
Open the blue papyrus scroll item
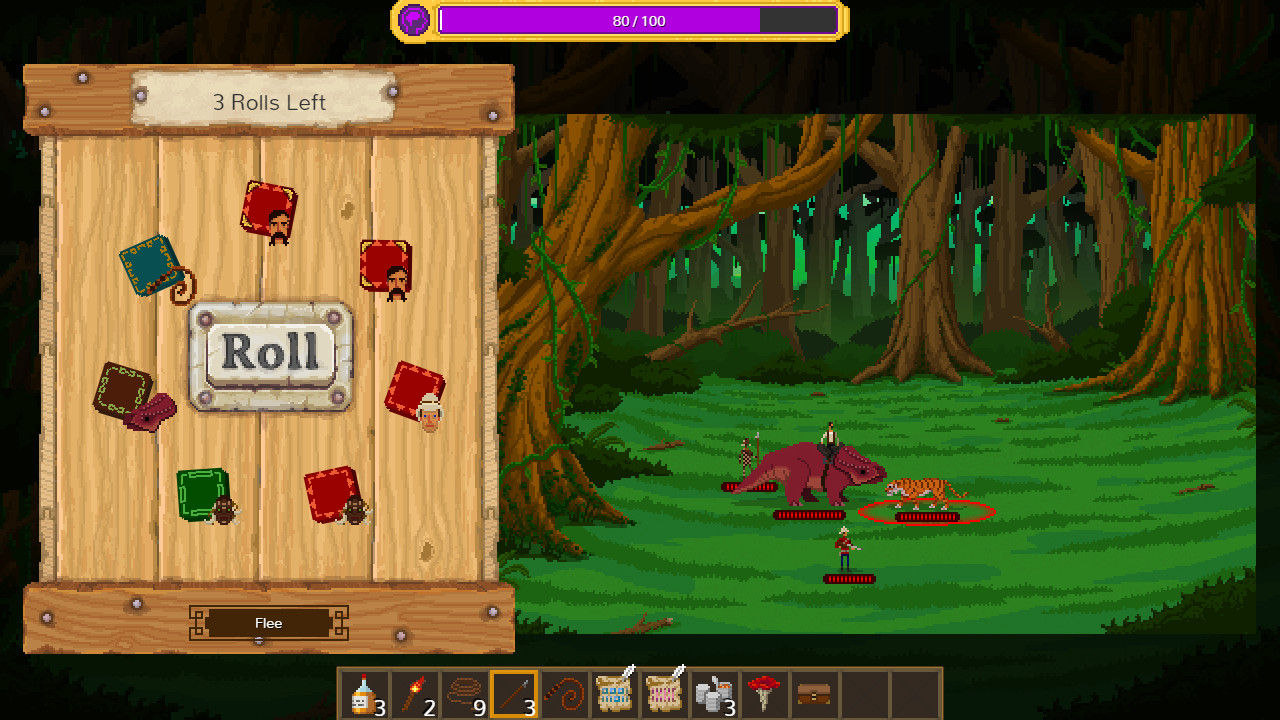(614, 693)
